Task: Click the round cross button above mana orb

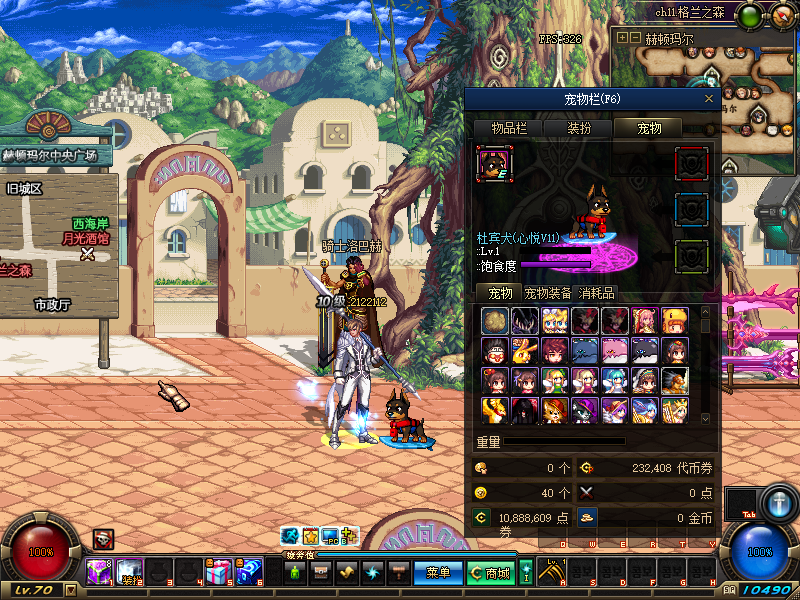Action: 776,501
